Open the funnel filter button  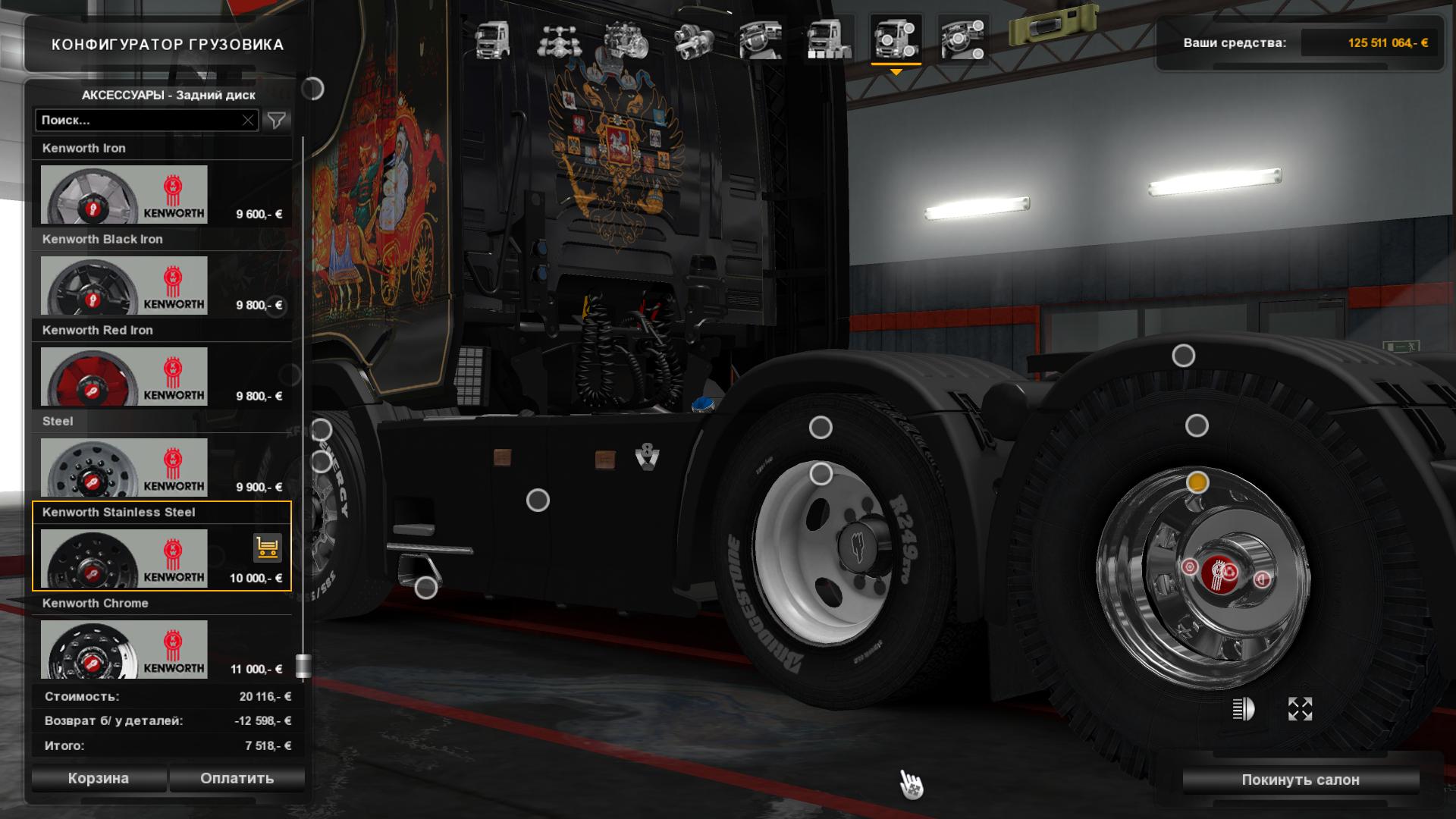click(x=277, y=121)
